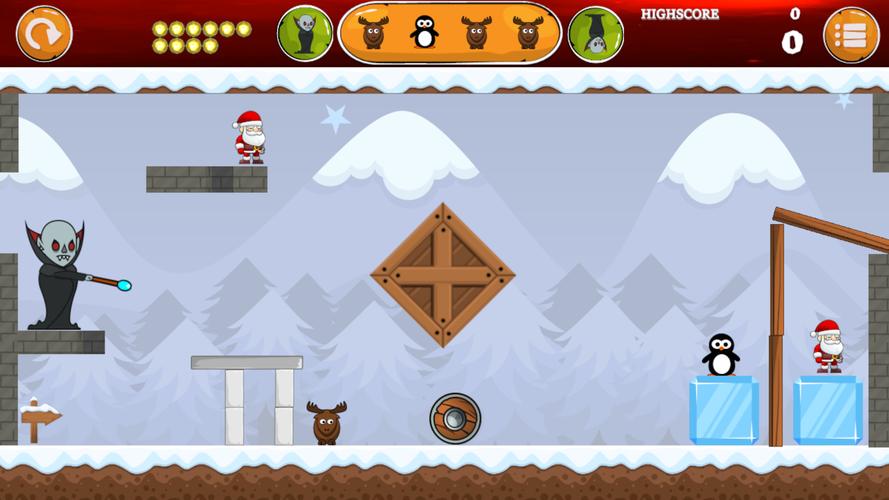889x500 pixels.
Task: Select the standing vampire icon
Action: pyautogui.click(x=305, y=34)
